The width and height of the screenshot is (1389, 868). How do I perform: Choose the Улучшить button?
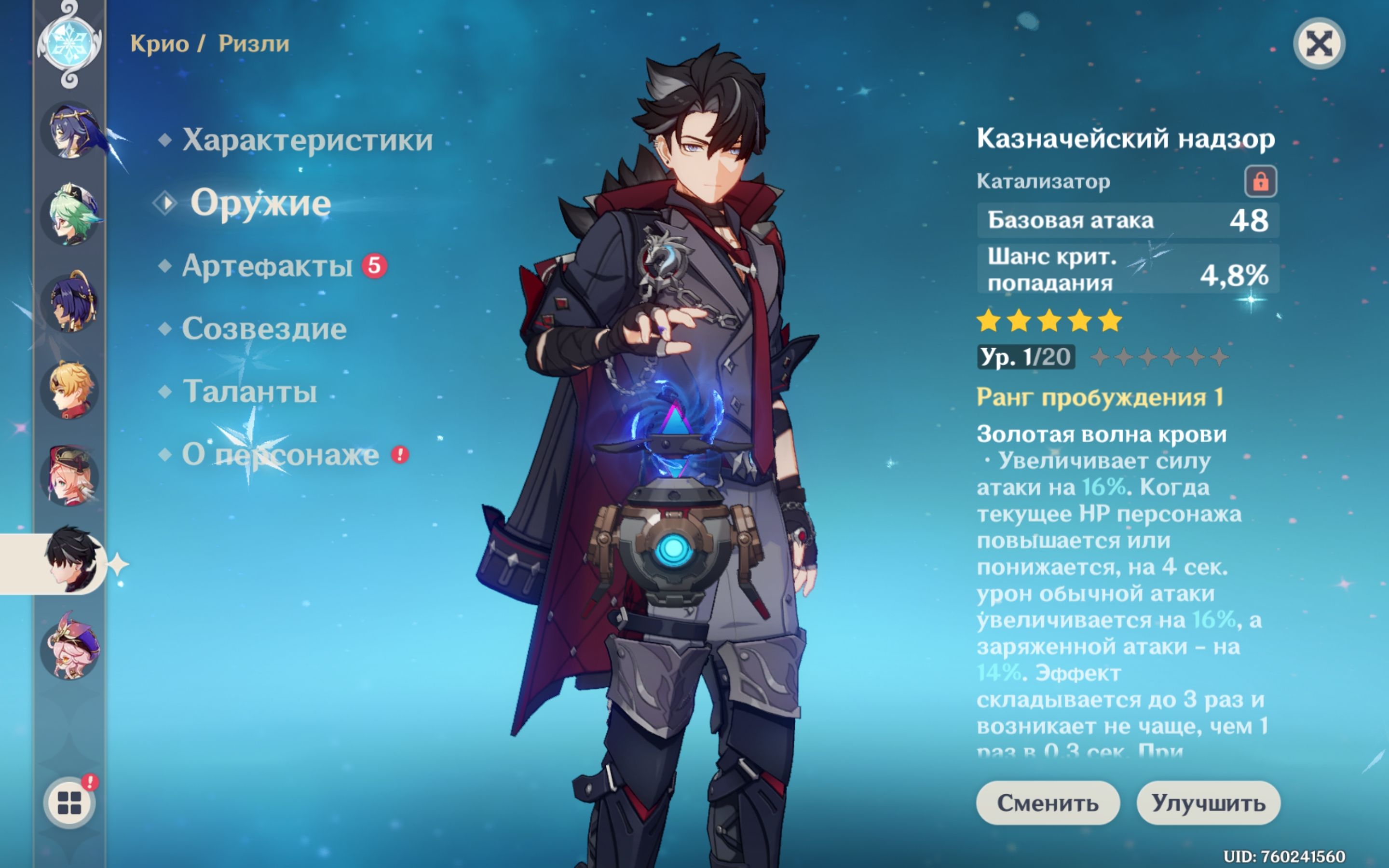click(1208, 802)
